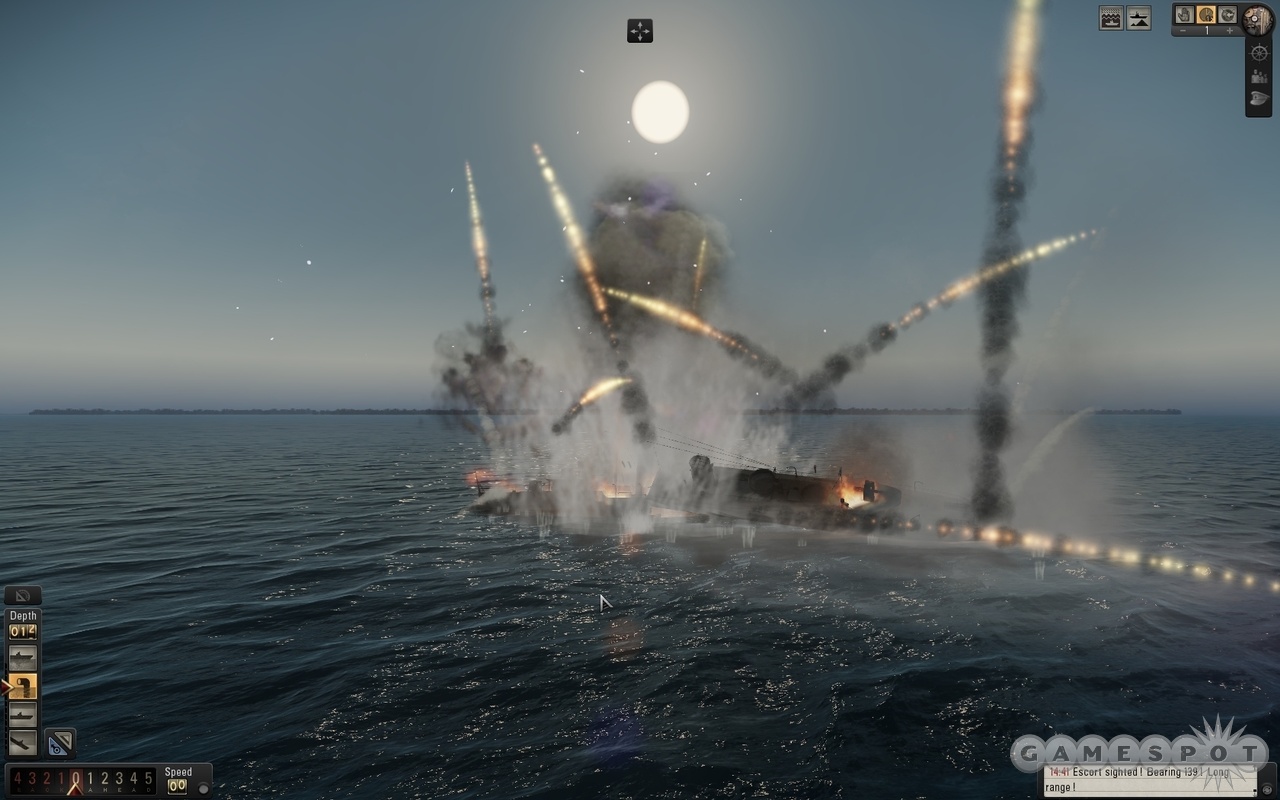Increase time compression with plus button
The image size is (1280, 800).
1229,31
